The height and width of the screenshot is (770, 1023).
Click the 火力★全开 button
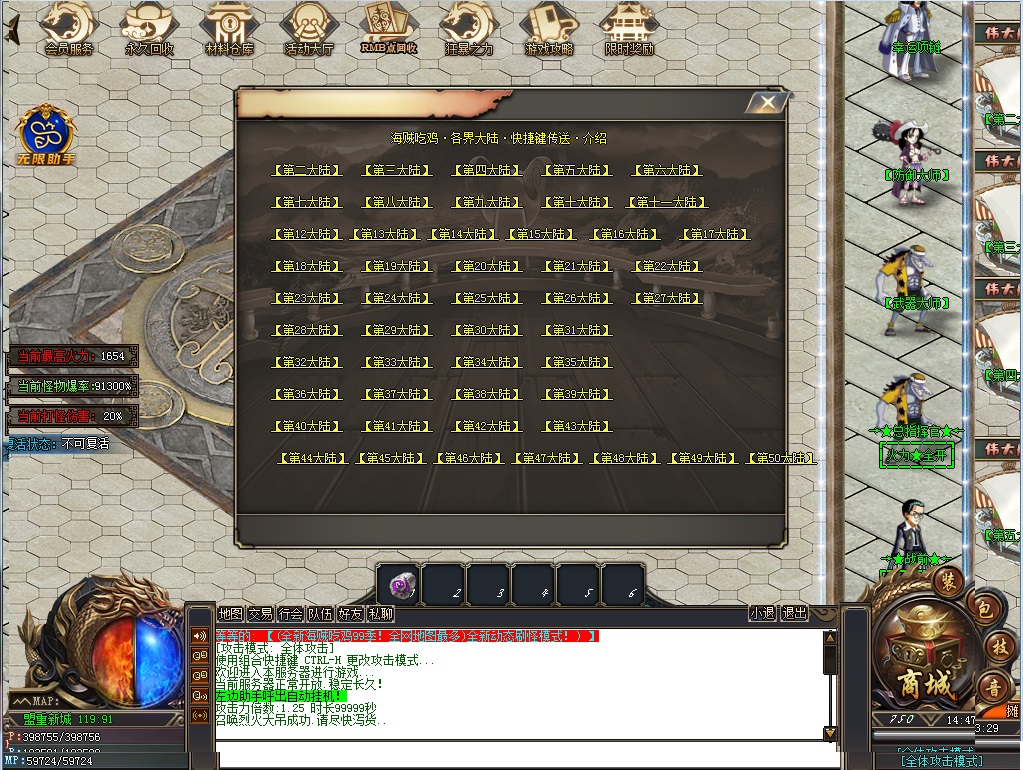click(x=916, y=455)
